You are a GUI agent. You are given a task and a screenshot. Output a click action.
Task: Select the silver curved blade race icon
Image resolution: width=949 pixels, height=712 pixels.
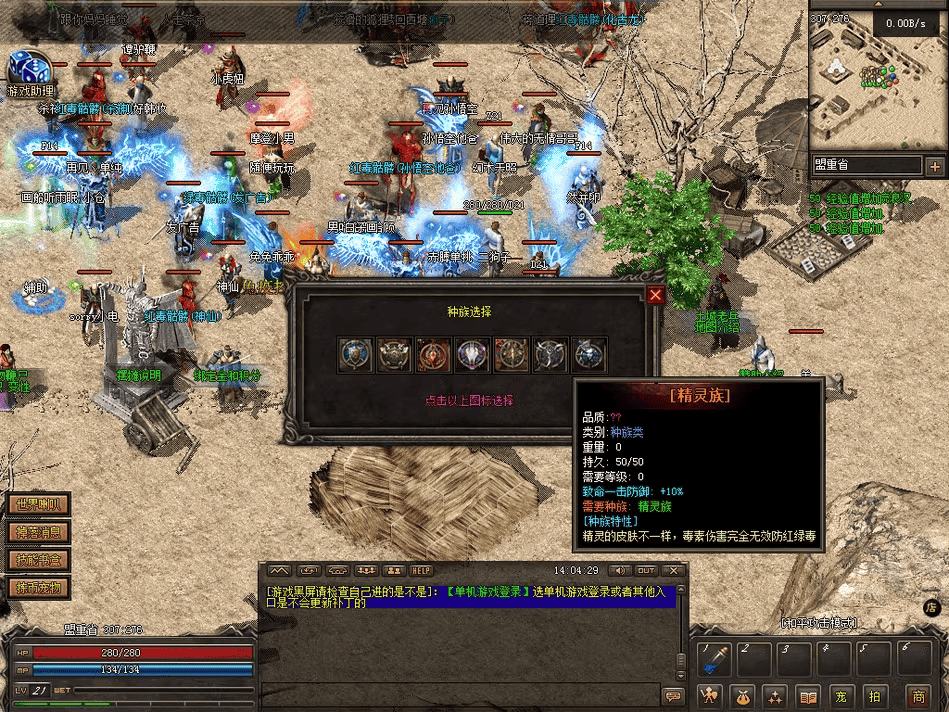click(550, 355)
